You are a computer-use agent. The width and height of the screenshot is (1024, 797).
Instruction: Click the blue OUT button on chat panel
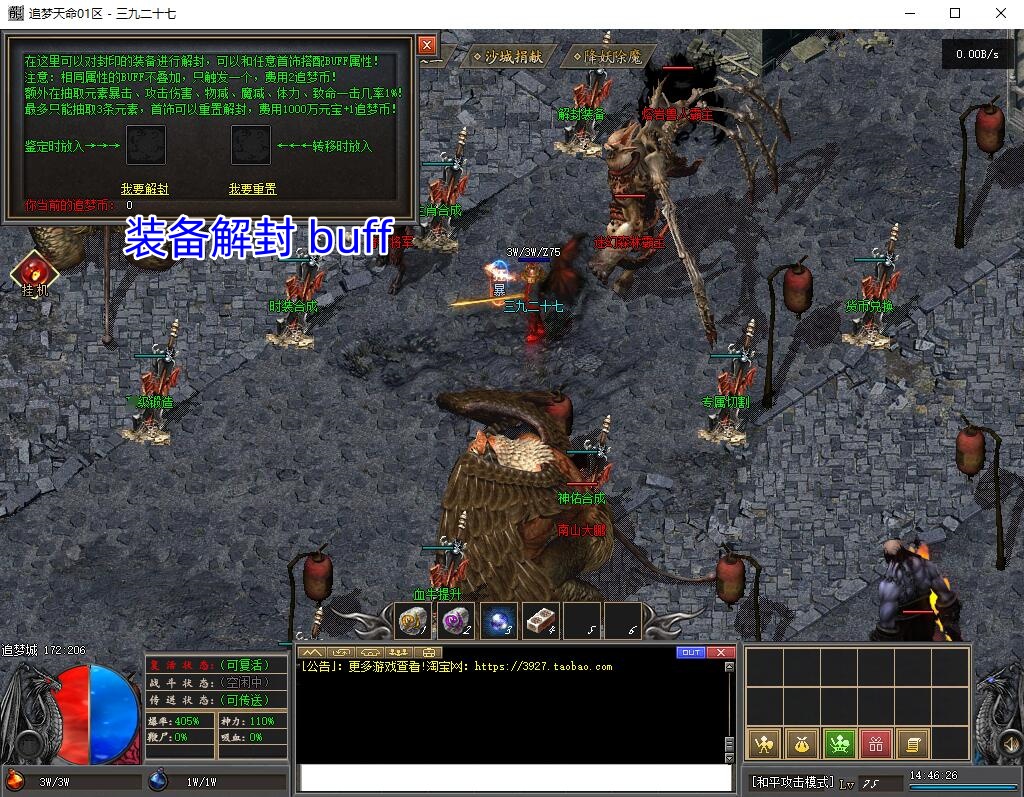(x=691, y=653)
